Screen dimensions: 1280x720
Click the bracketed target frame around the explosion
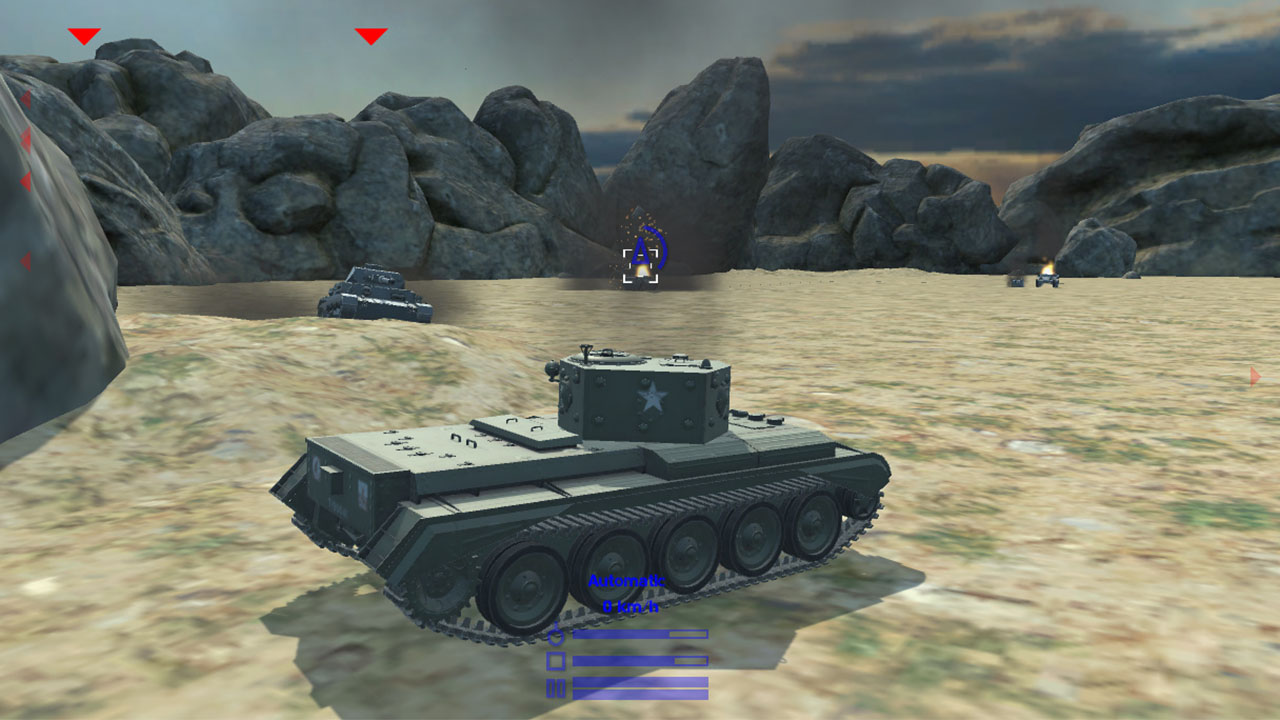[x=638, y=266]
